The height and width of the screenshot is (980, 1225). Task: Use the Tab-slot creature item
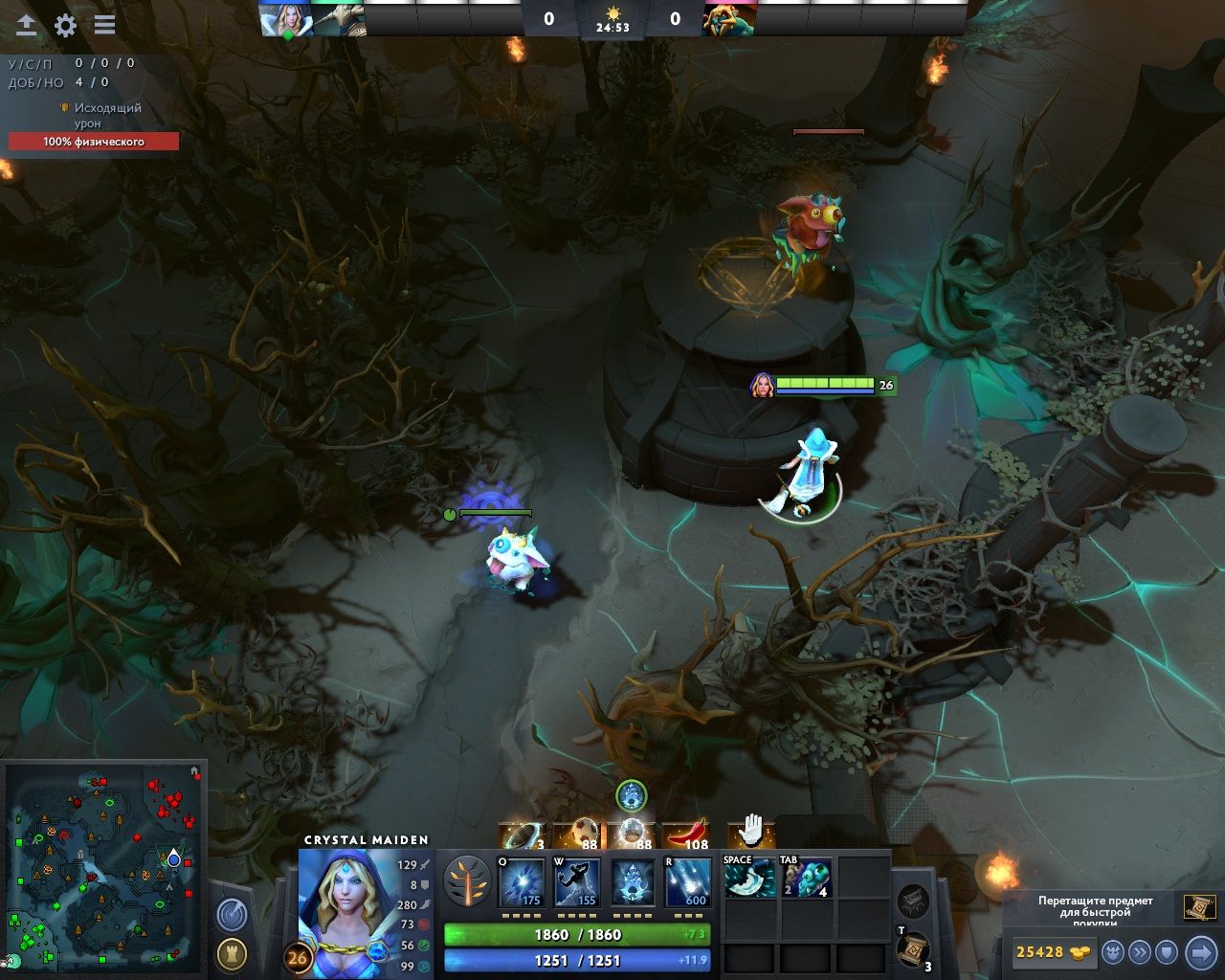pos(806,879)
